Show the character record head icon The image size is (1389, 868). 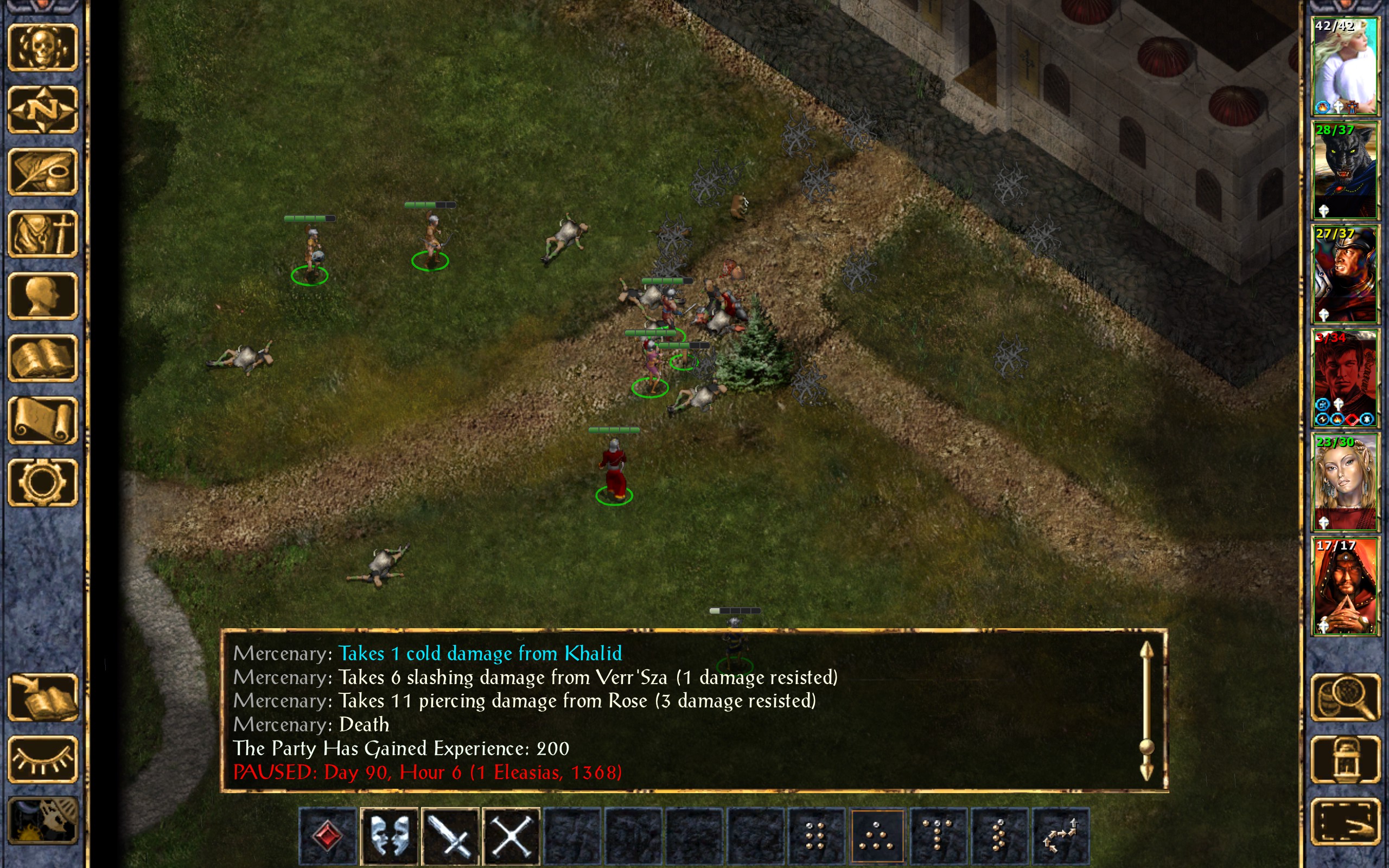pos(42,296)
